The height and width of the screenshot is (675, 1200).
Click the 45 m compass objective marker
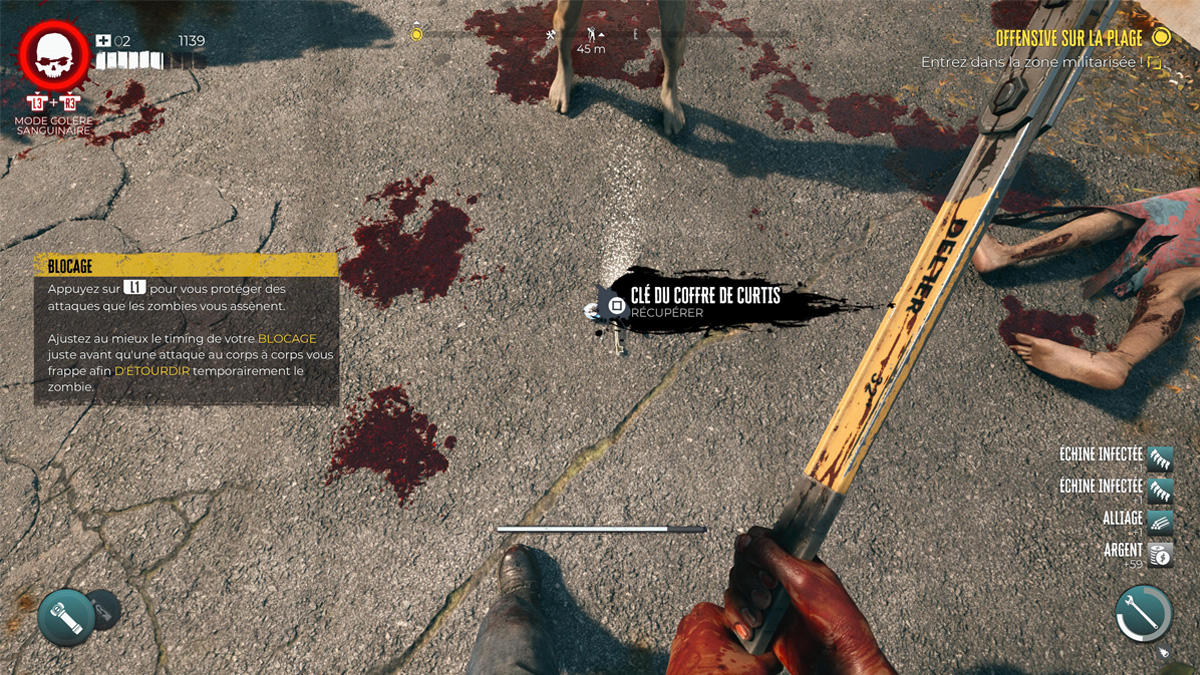pos(592,38)
